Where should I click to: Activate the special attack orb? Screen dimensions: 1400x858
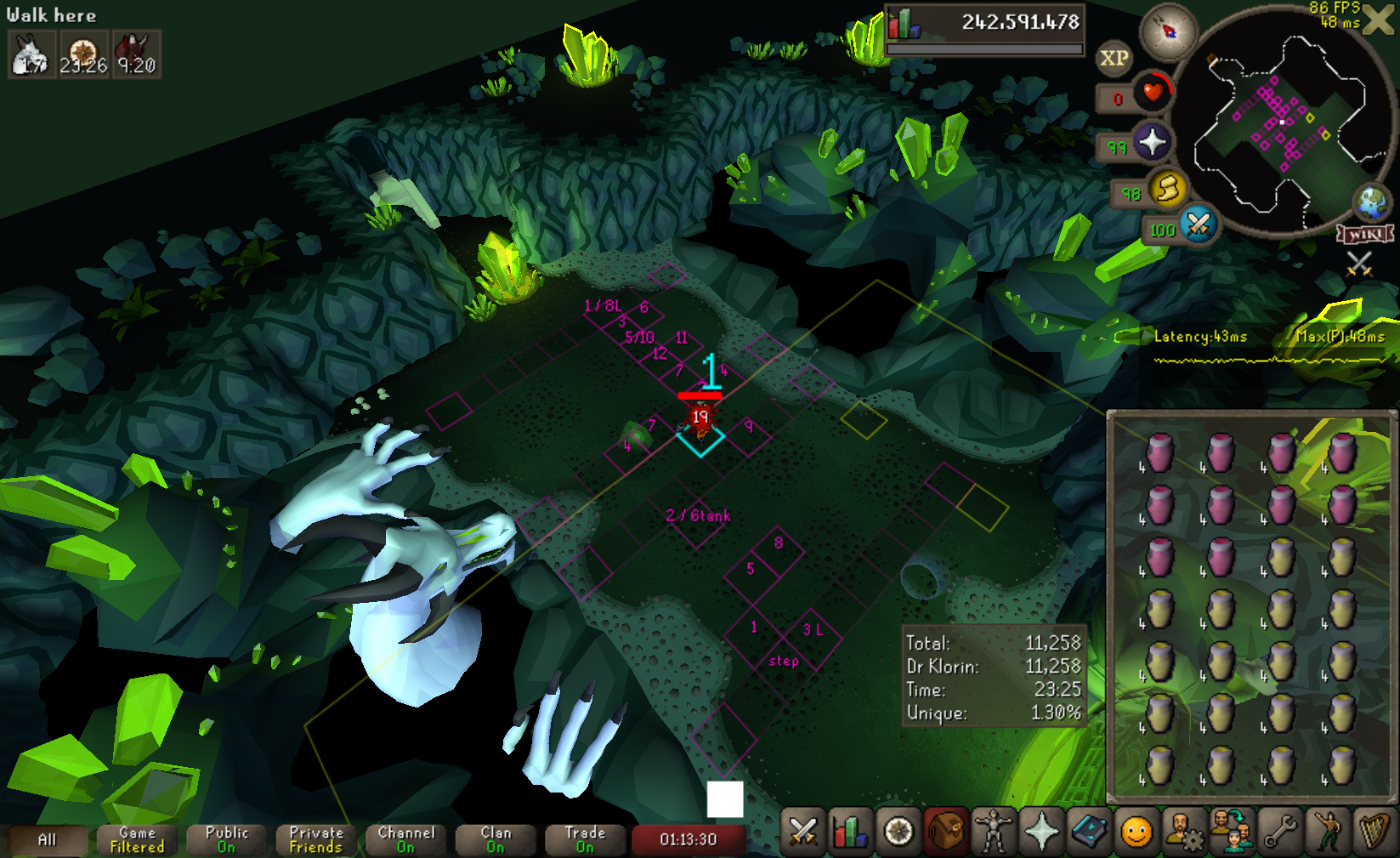point(1199,224)
